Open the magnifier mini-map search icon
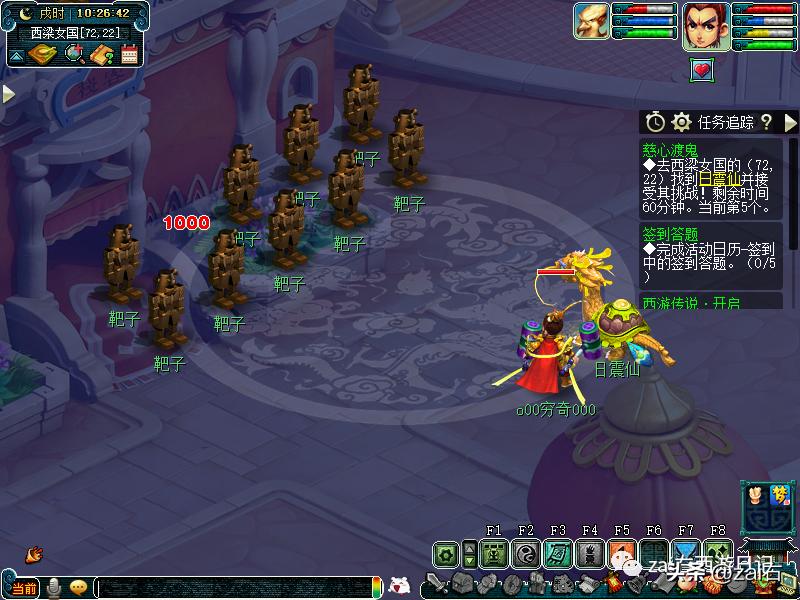Image resolution: width=800 pixels, height=600 pixels. 73,54
